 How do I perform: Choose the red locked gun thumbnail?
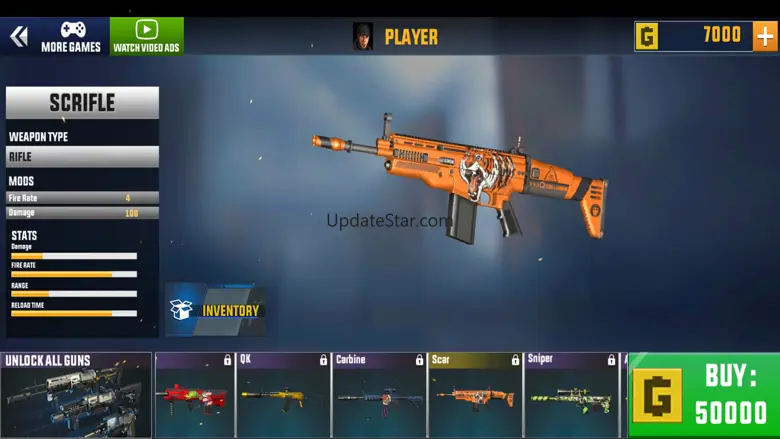(x=194, y=396)
